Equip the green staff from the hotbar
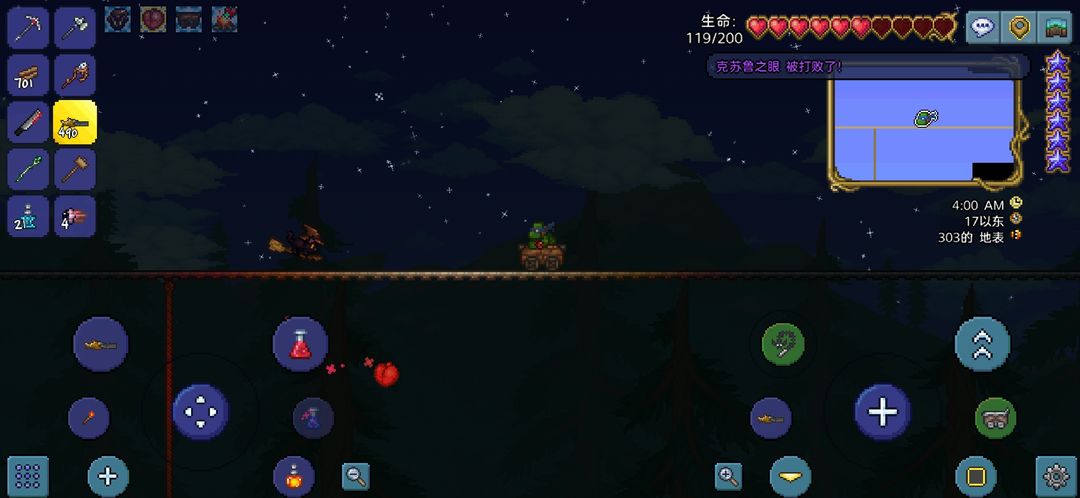The height and width of the screenshot is (498, 1080). tap(30, 169)
